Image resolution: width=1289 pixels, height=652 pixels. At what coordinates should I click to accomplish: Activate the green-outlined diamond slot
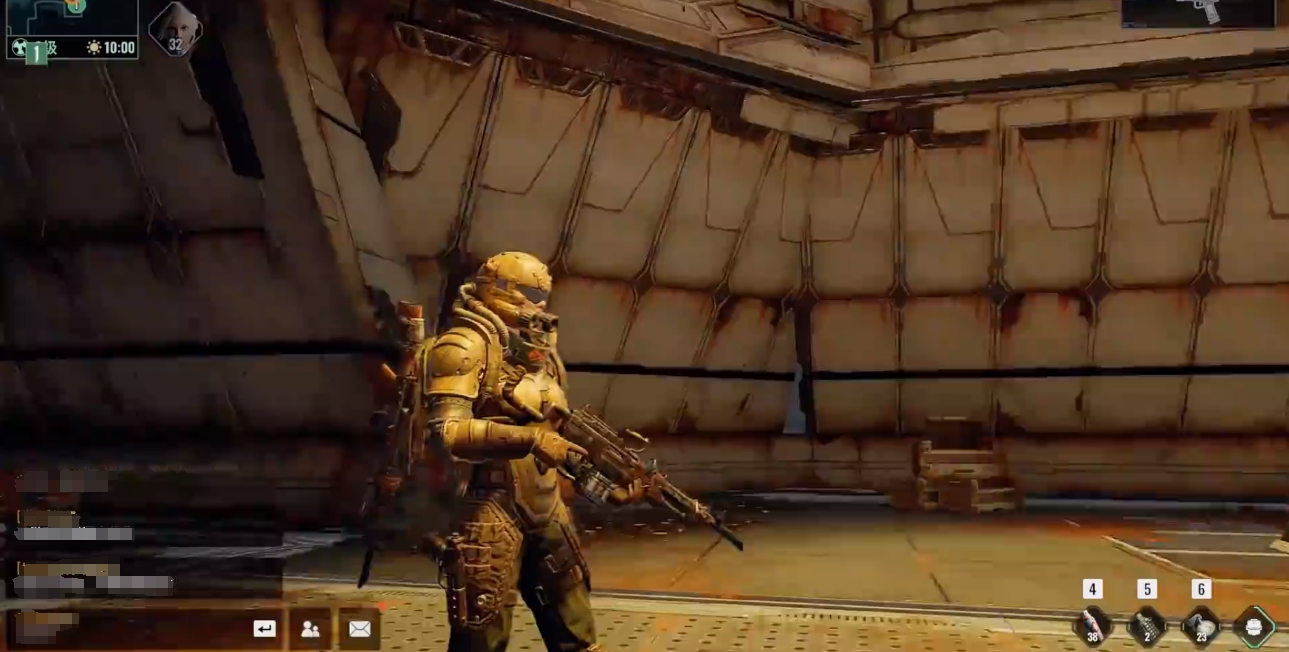(1254, 626)
